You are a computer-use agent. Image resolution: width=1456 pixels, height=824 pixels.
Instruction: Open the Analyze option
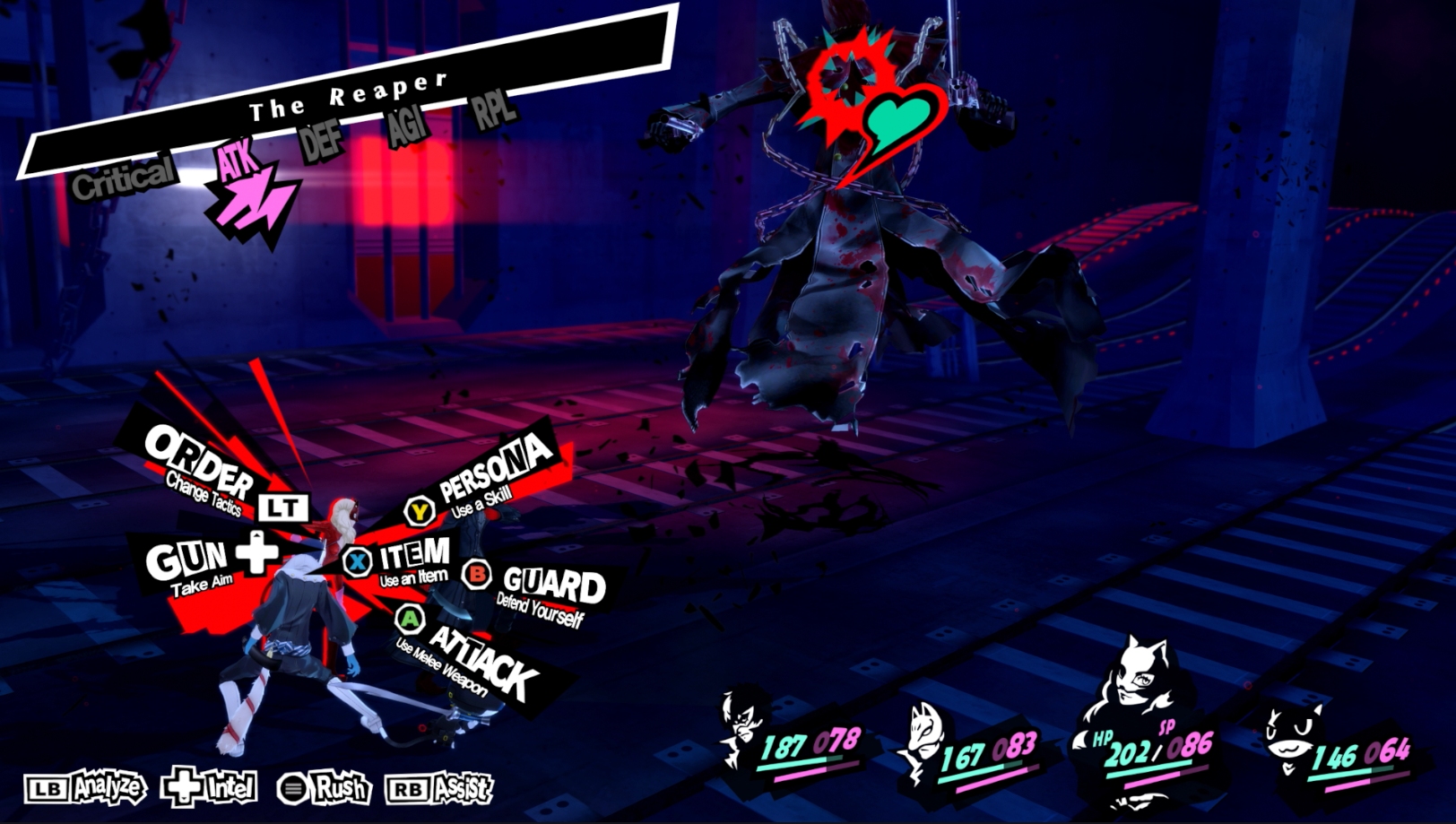tap(86, 788)
